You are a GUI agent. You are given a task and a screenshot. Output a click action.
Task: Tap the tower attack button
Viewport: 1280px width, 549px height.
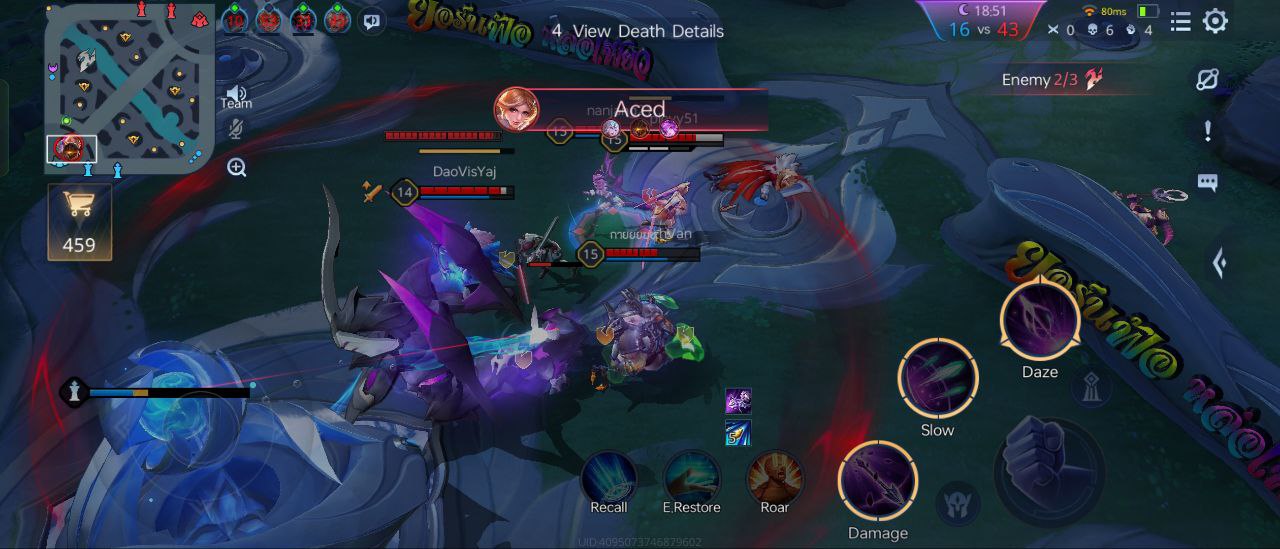(x=1093, y=386)
